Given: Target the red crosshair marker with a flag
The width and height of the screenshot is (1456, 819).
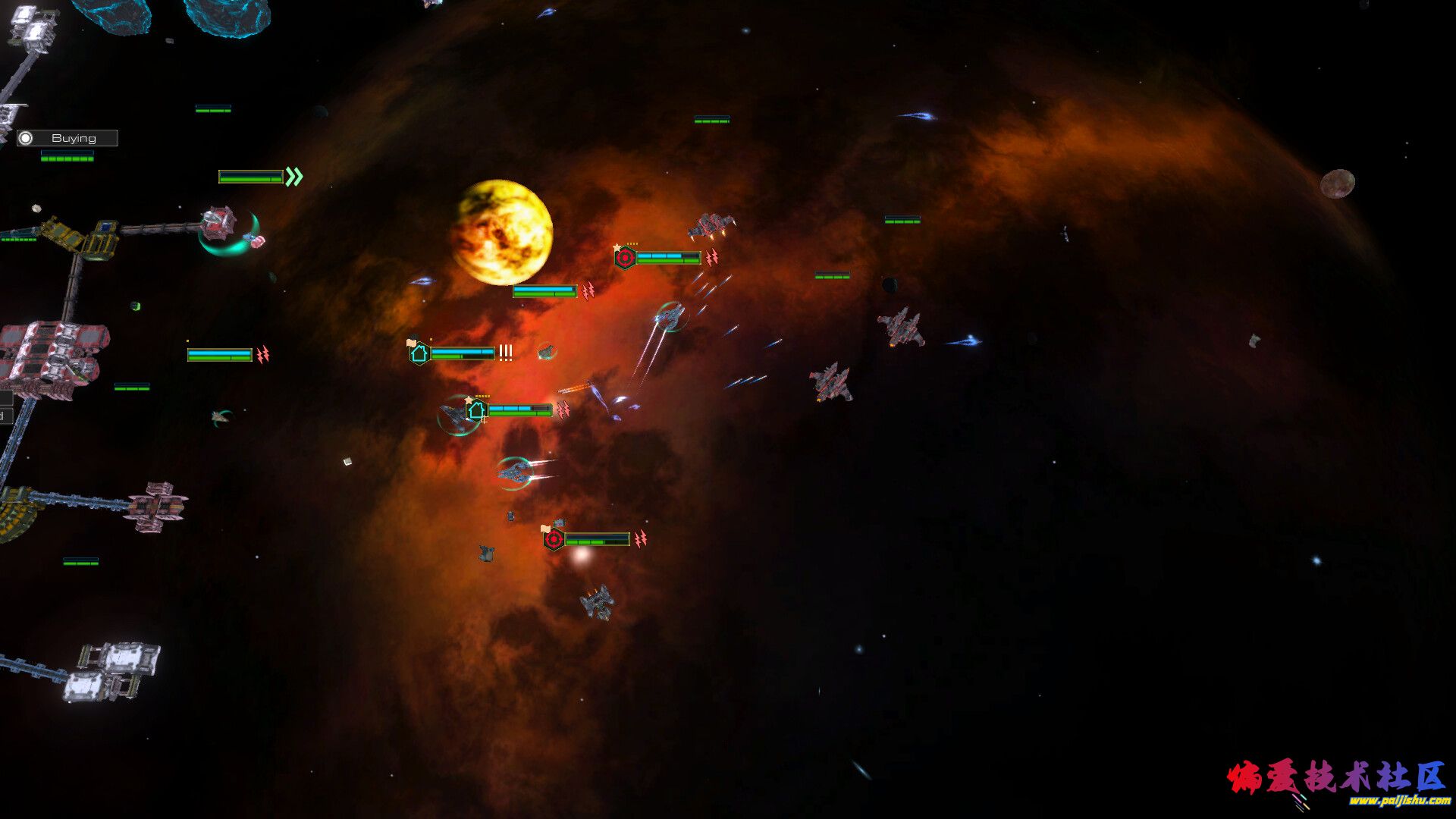Looking at the screenshot, I should (554, 539).
